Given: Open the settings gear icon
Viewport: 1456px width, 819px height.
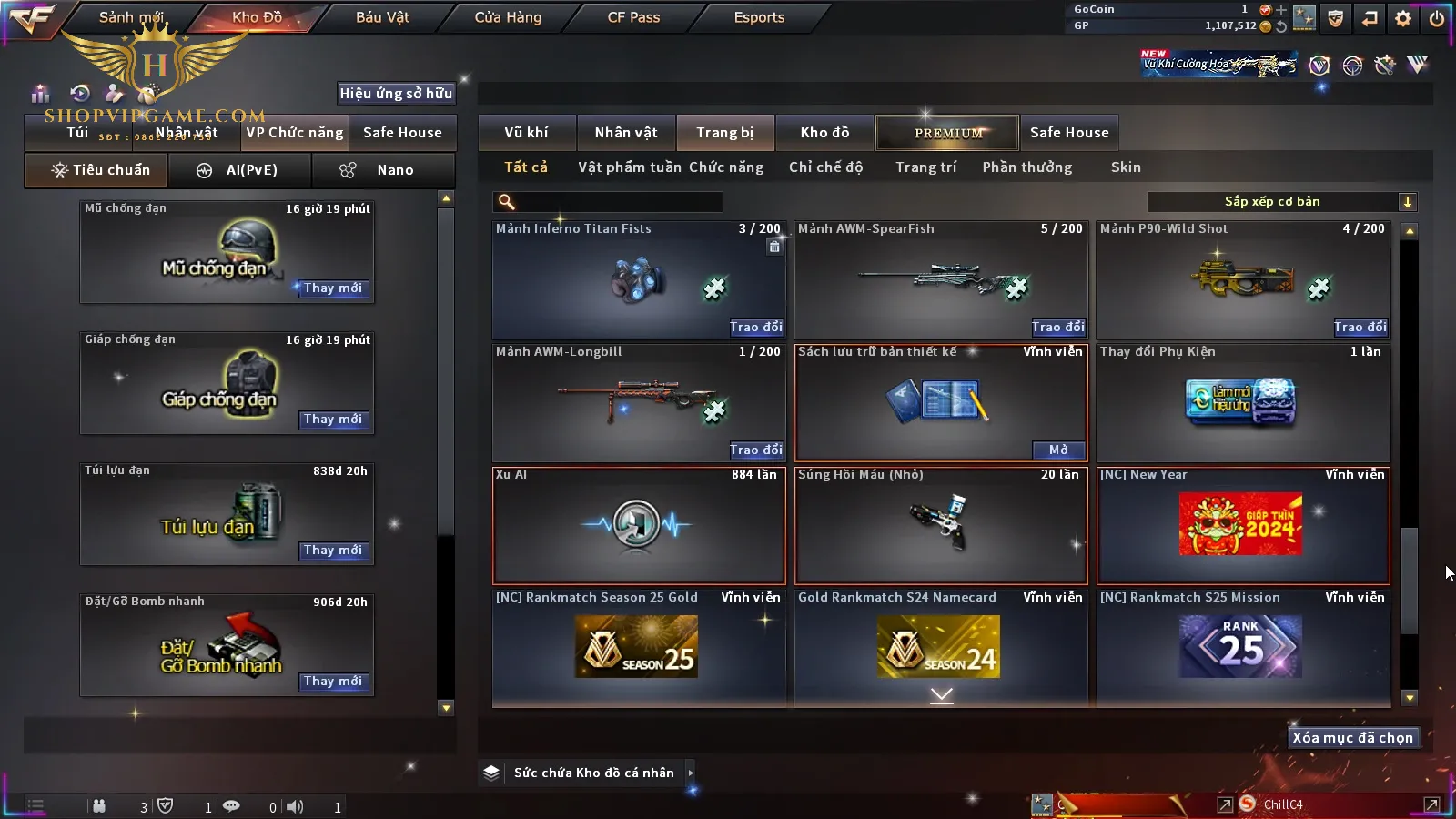Looking at the screenshot, I should tap(1403, 17).
